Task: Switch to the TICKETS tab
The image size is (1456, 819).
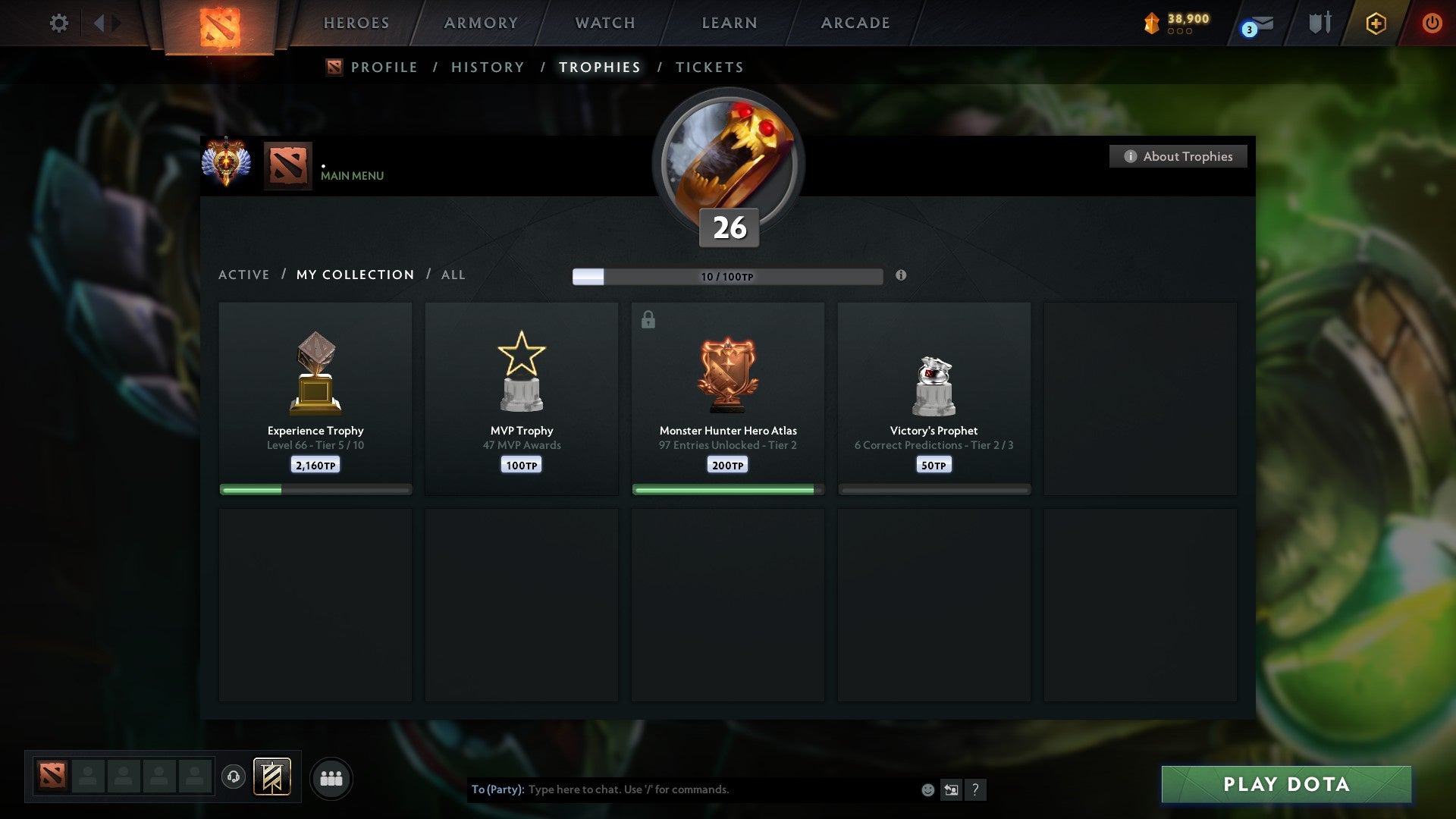Action: pyautogui.click(x=708, y=67)
